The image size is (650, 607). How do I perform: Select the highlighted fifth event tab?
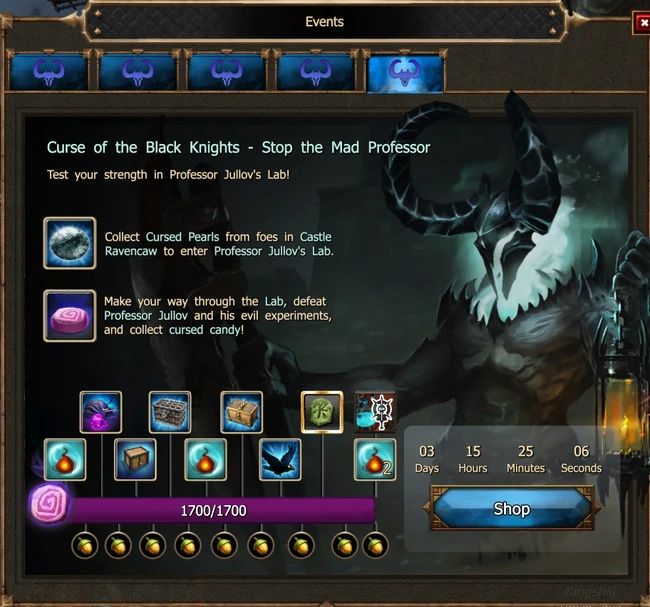click(405, 72)
